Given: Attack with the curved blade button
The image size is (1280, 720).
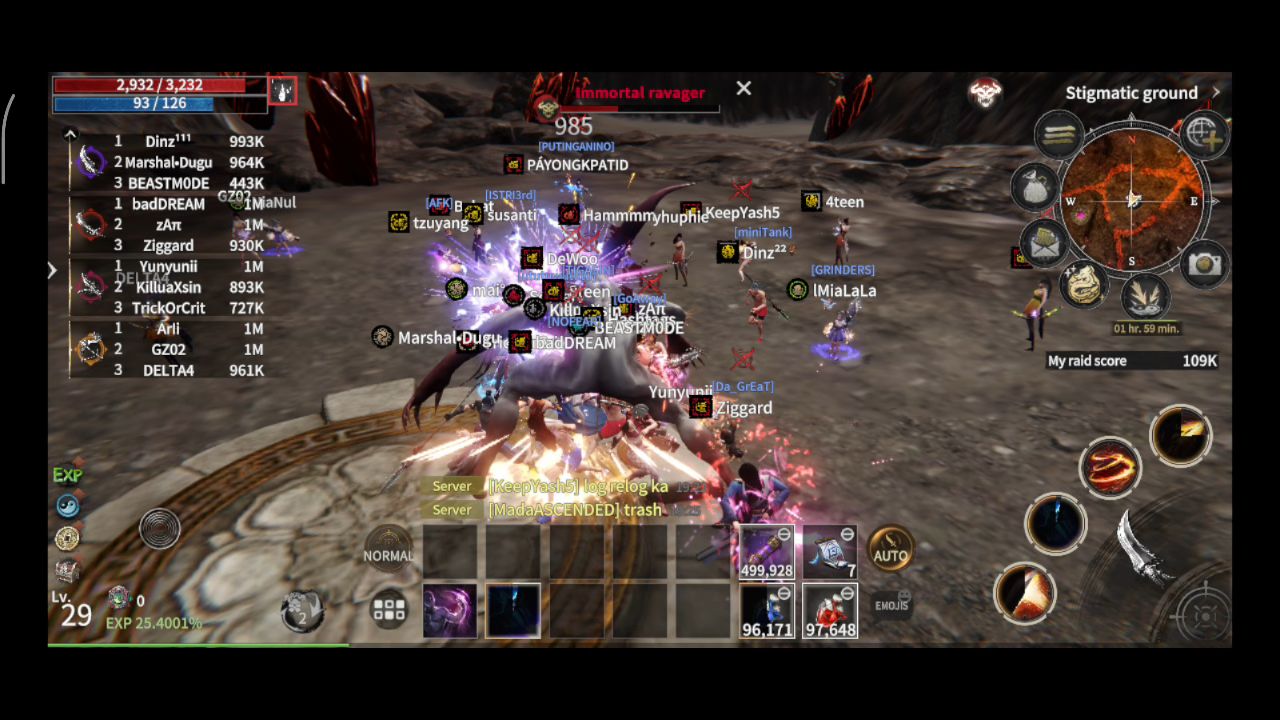Looking at the screenshot, I should click(x=1146, y=548).
